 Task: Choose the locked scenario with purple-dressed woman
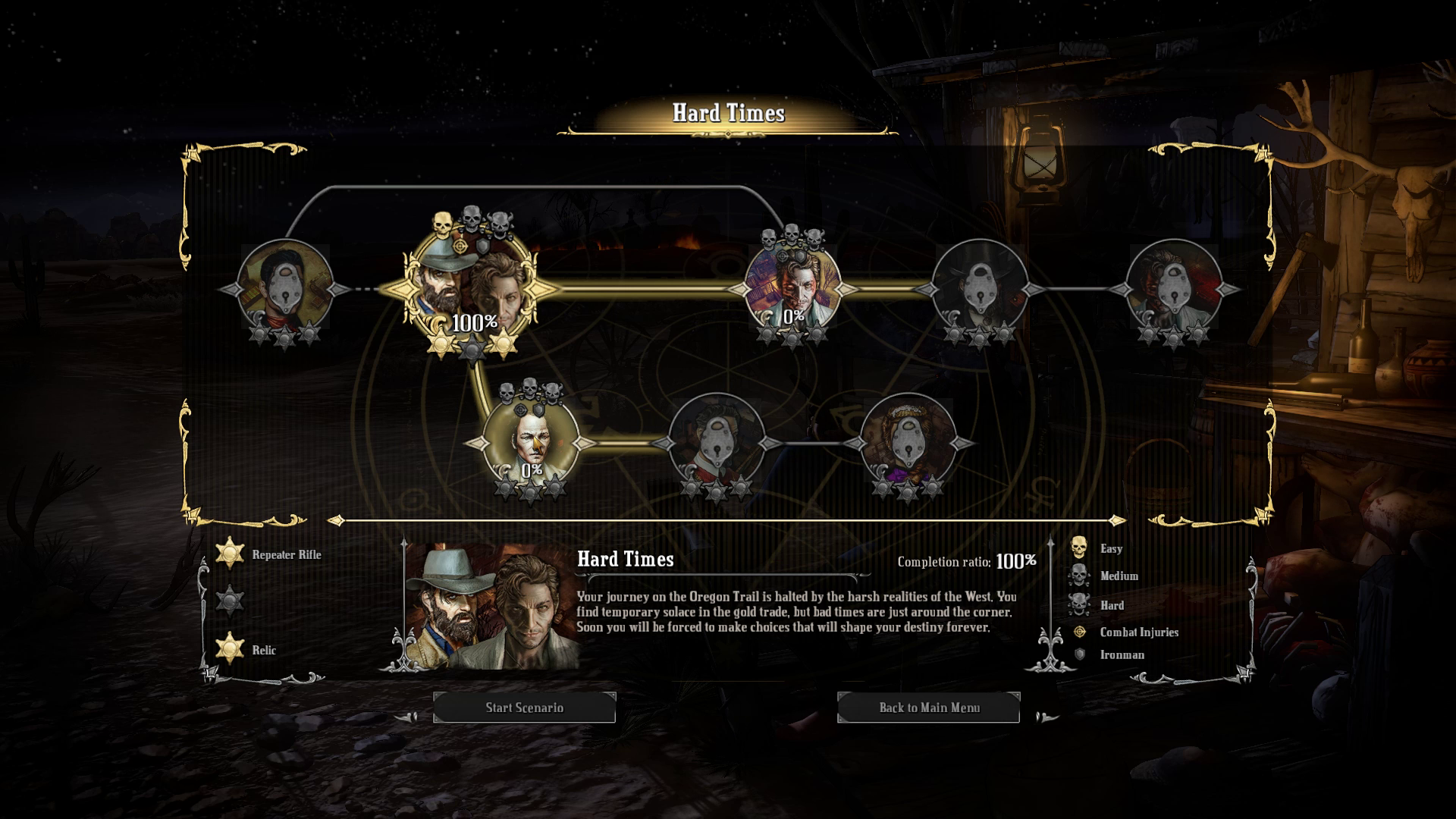907,441
